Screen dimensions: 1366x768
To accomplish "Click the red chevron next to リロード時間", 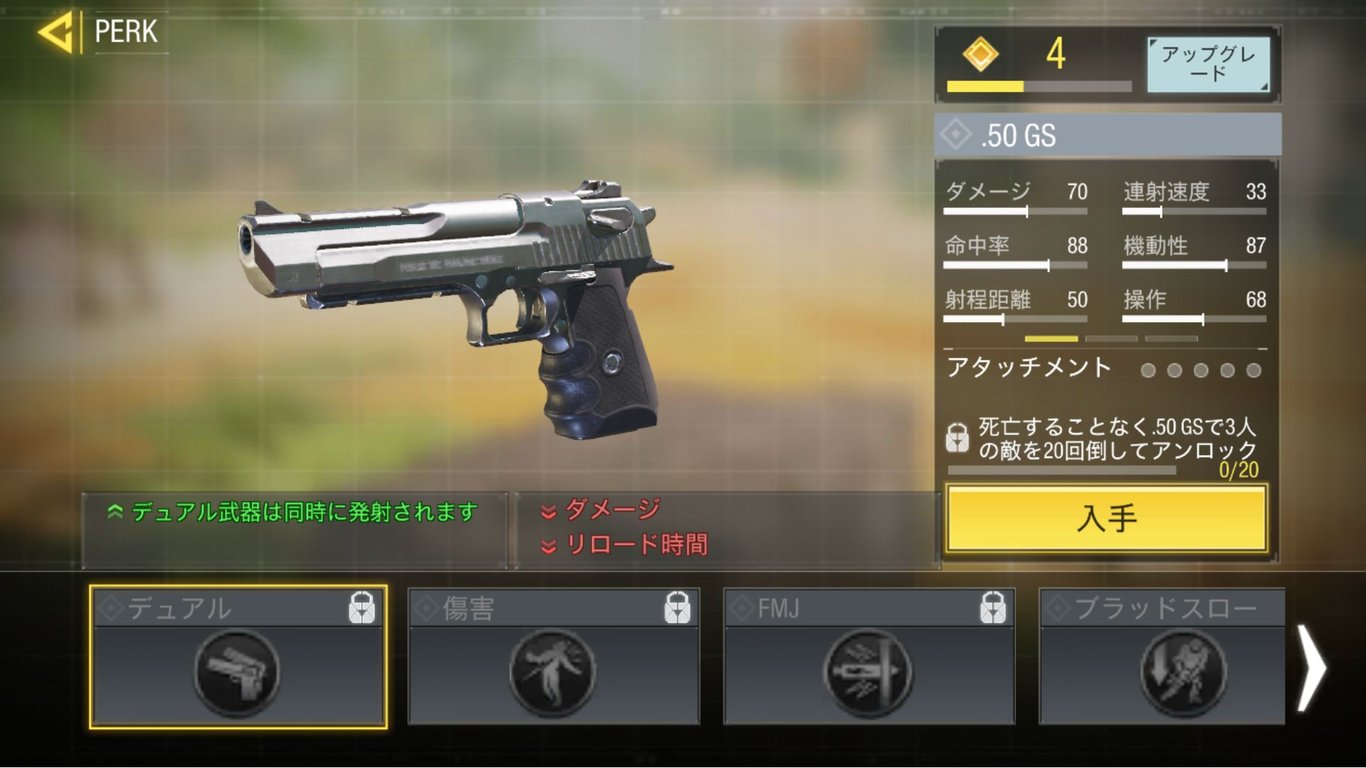I will point(551,545).
